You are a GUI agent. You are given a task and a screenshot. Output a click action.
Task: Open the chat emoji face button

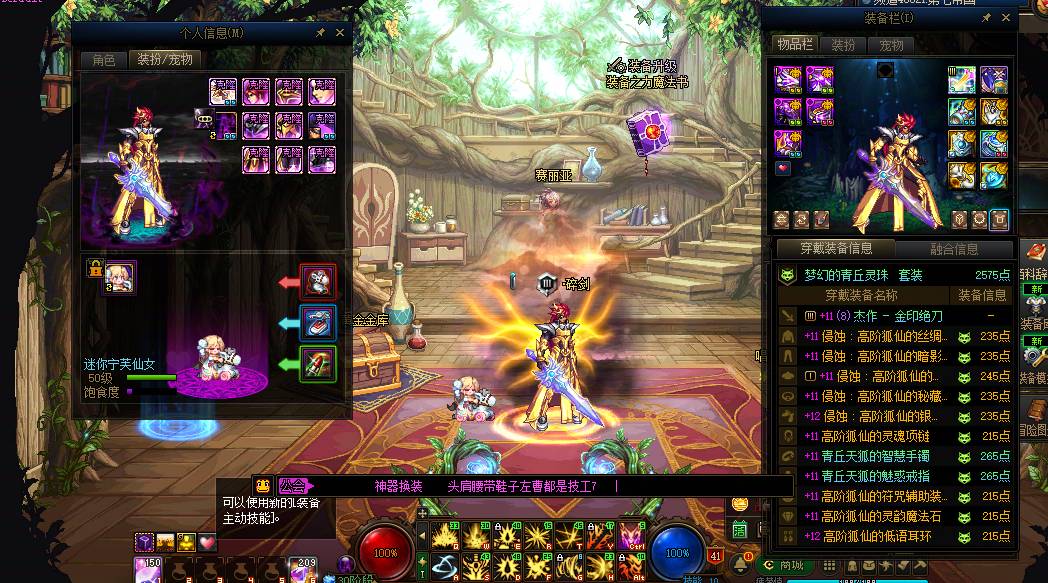click(x=263, y=486)
